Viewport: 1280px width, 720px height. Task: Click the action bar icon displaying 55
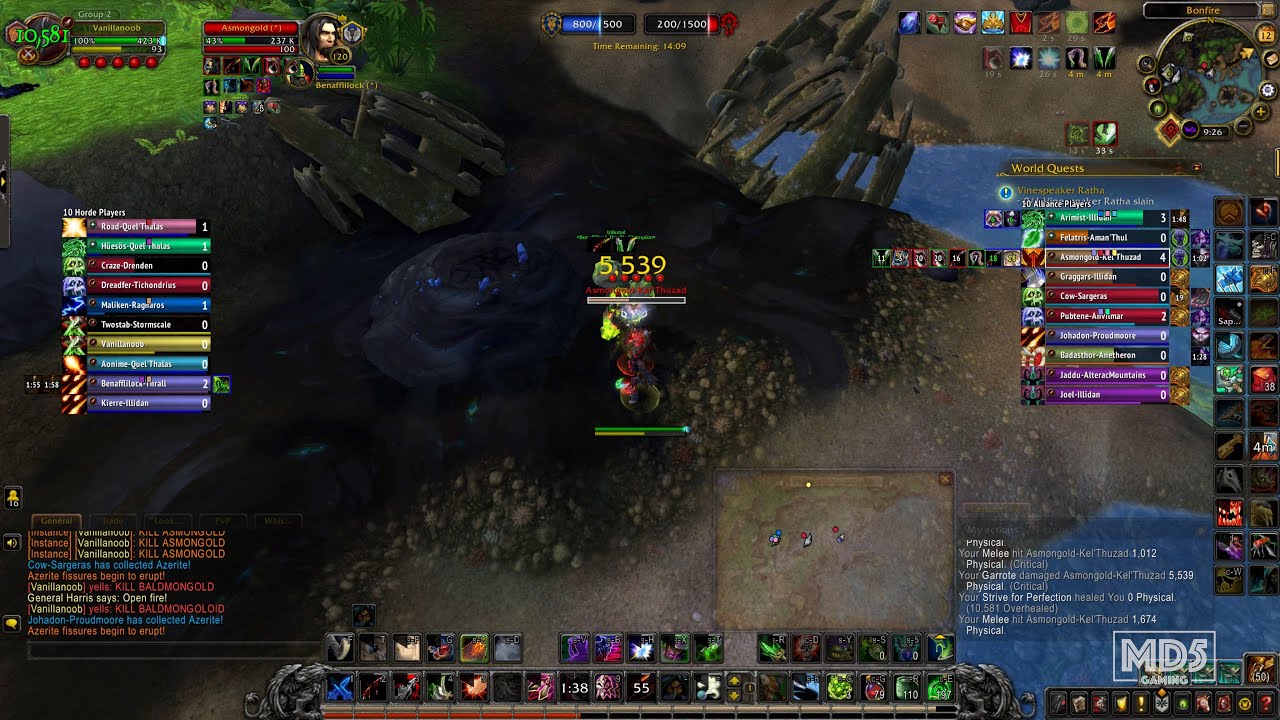pyautogui.click(x=640, y=687)
